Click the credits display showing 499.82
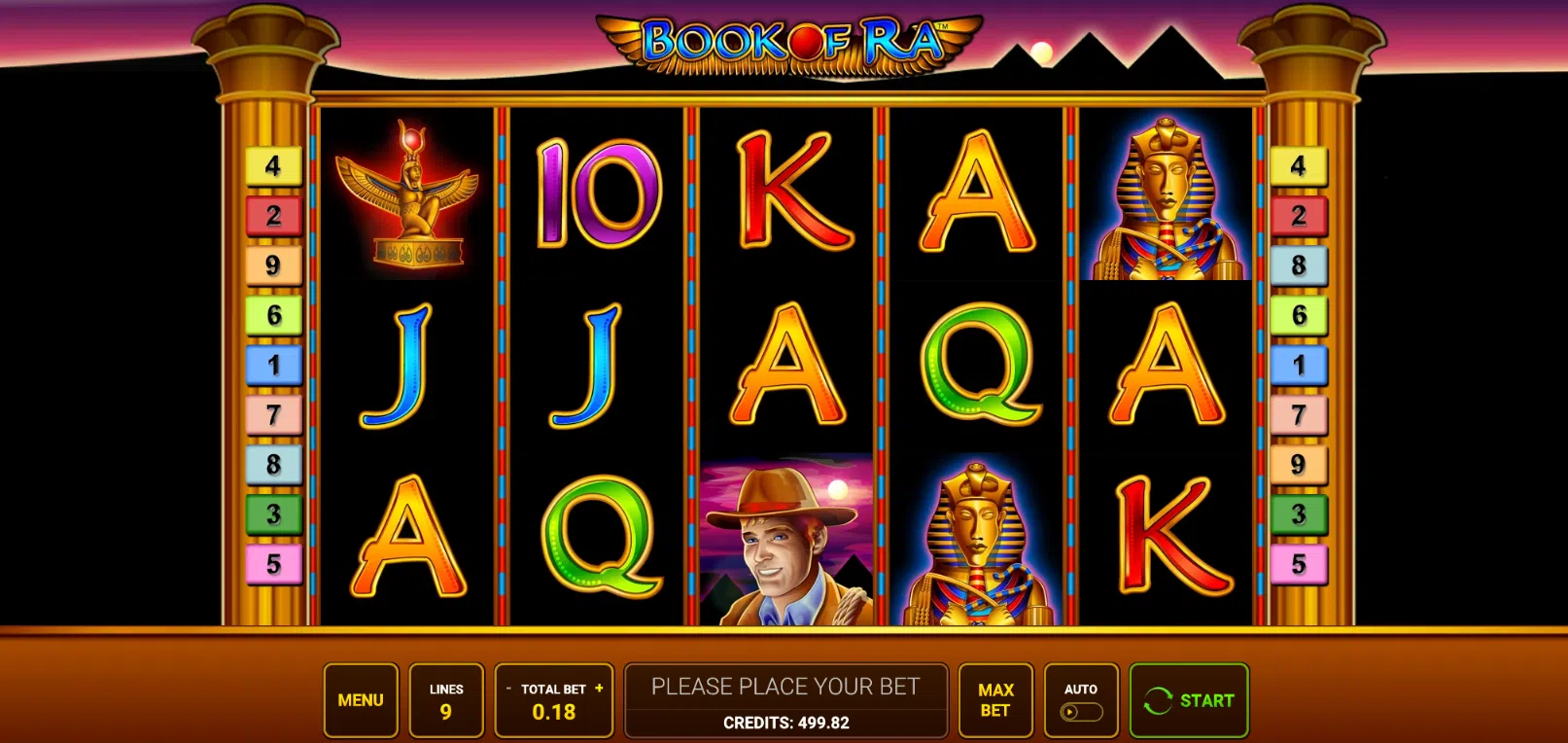1568x743 pixels. click(786, 723)
